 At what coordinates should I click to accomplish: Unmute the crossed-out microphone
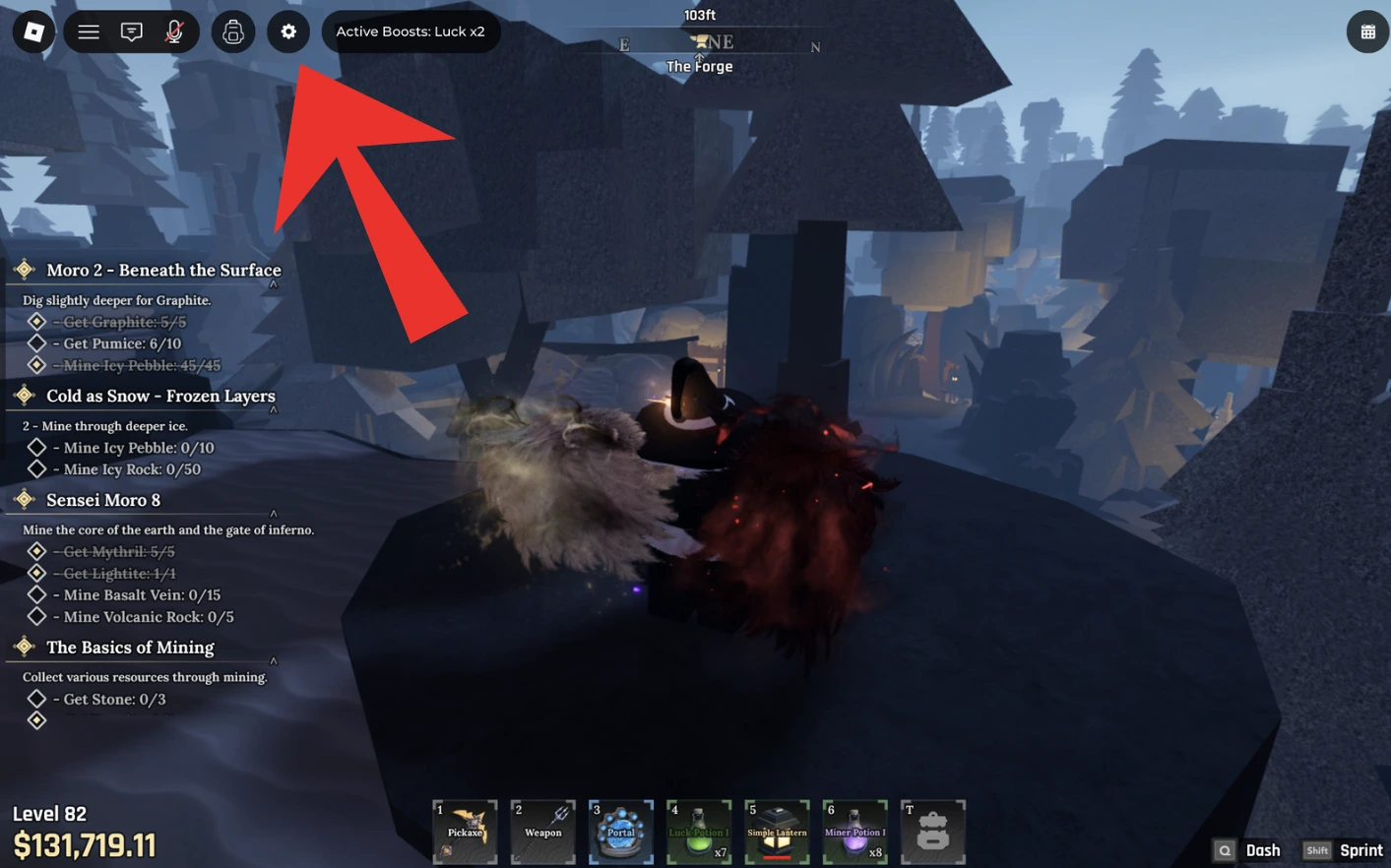tap(174, 31)
